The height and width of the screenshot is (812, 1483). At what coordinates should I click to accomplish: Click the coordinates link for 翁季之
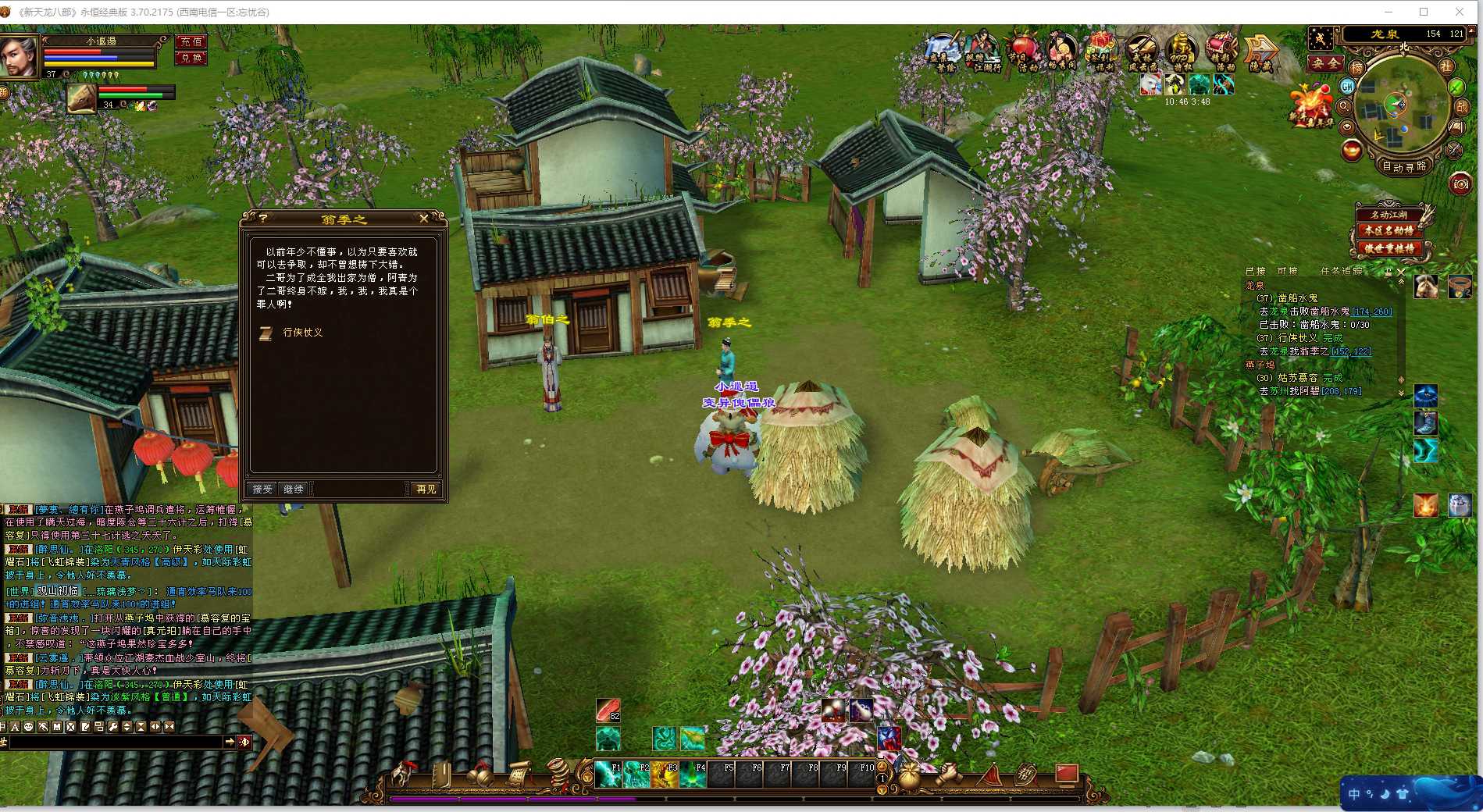click(x=1351, y=351)
